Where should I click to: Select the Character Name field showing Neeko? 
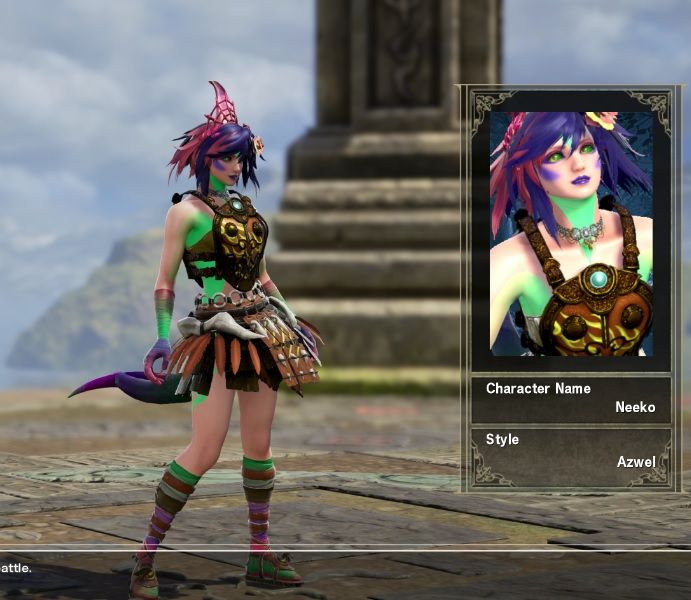pyautogui.click(x=571, y=398)
